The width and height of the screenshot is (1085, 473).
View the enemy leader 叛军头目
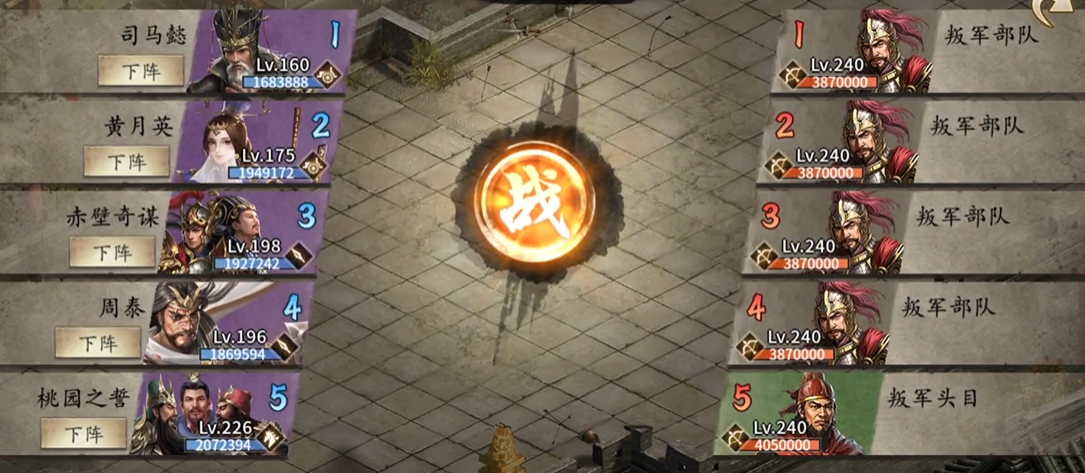click(x=828, y=412)
